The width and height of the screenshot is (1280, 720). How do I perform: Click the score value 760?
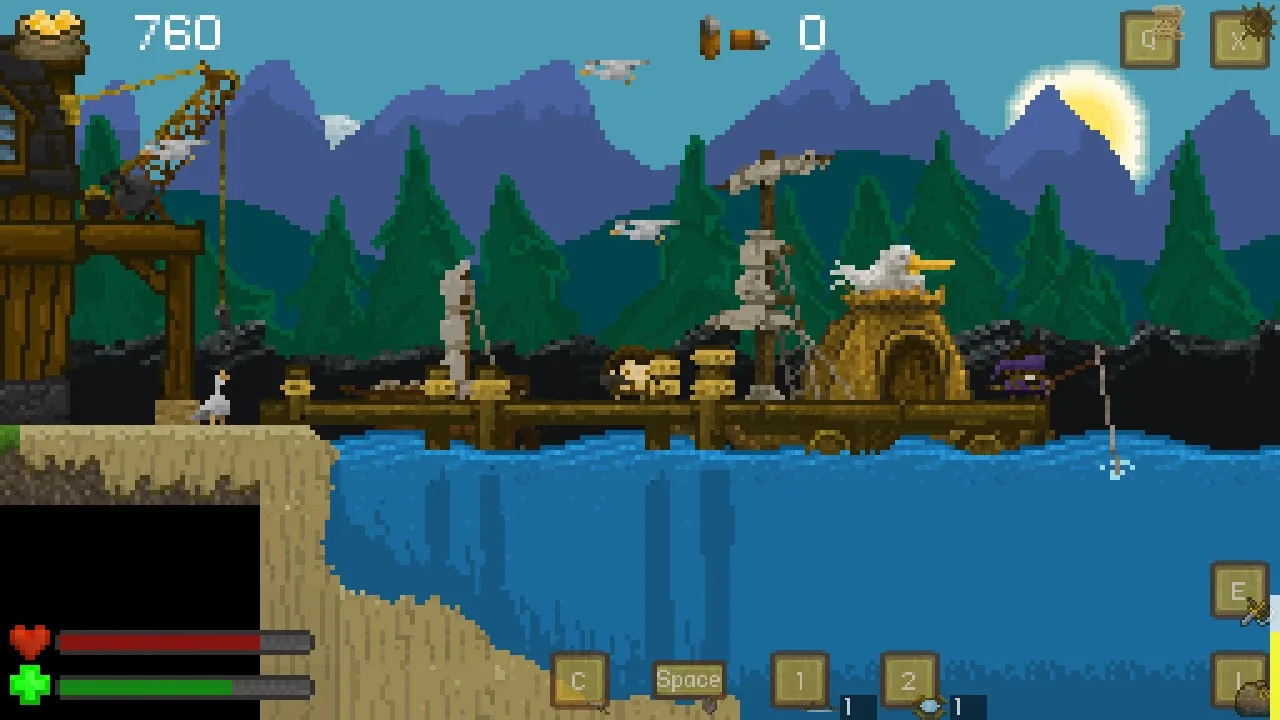point(176,32)
